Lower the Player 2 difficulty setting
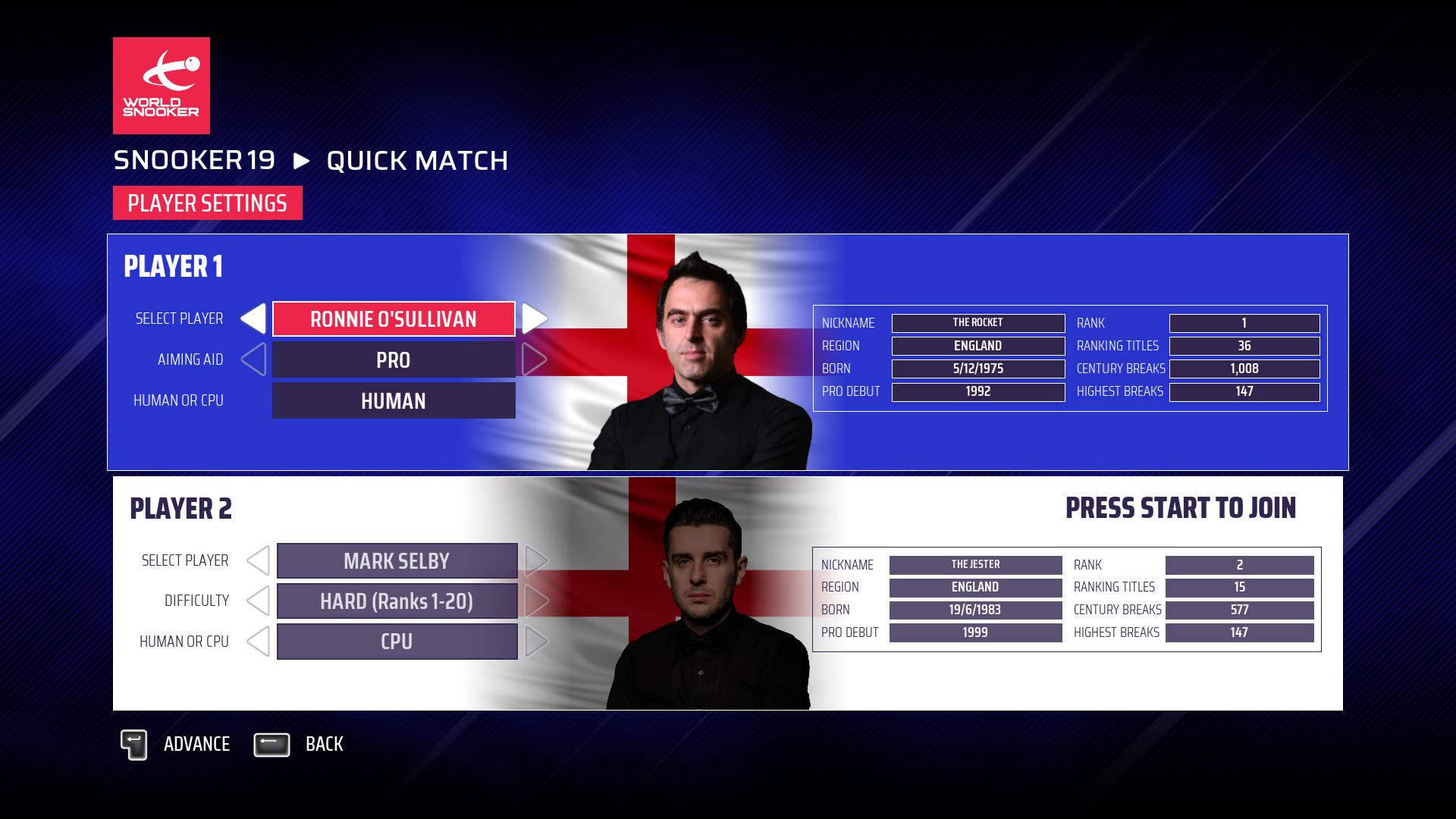 click(x=258, y=601)
